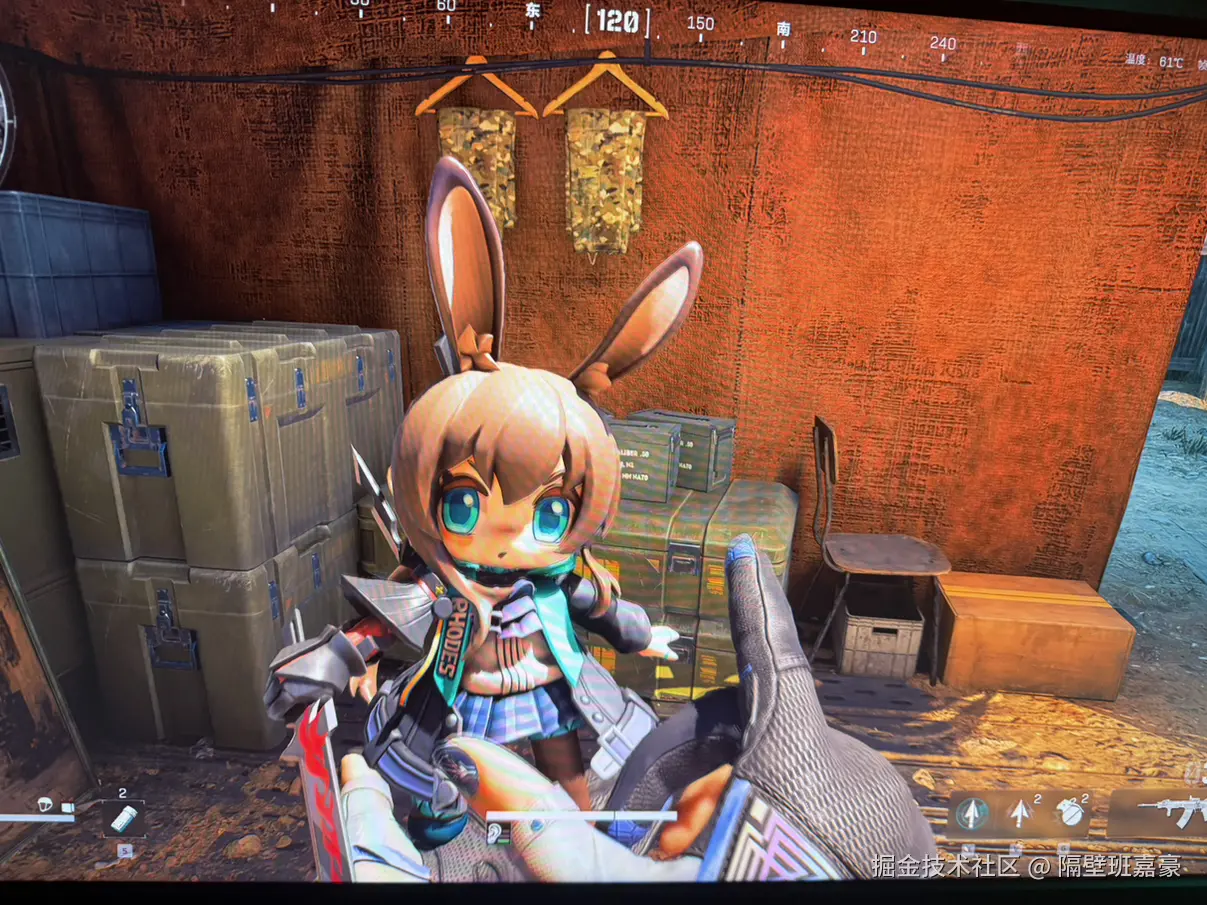Click the ear hearing indicator icon

click(494, 833)
